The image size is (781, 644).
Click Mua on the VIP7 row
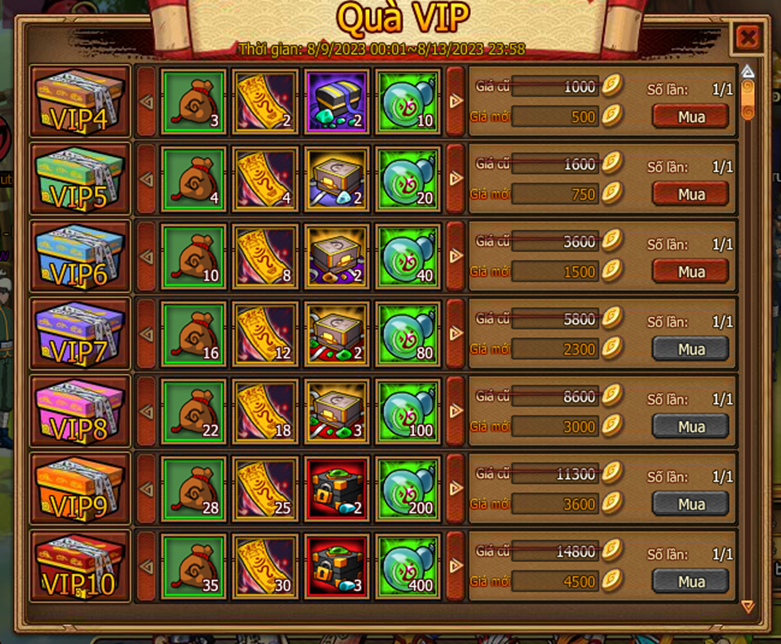tap(691, 349)
